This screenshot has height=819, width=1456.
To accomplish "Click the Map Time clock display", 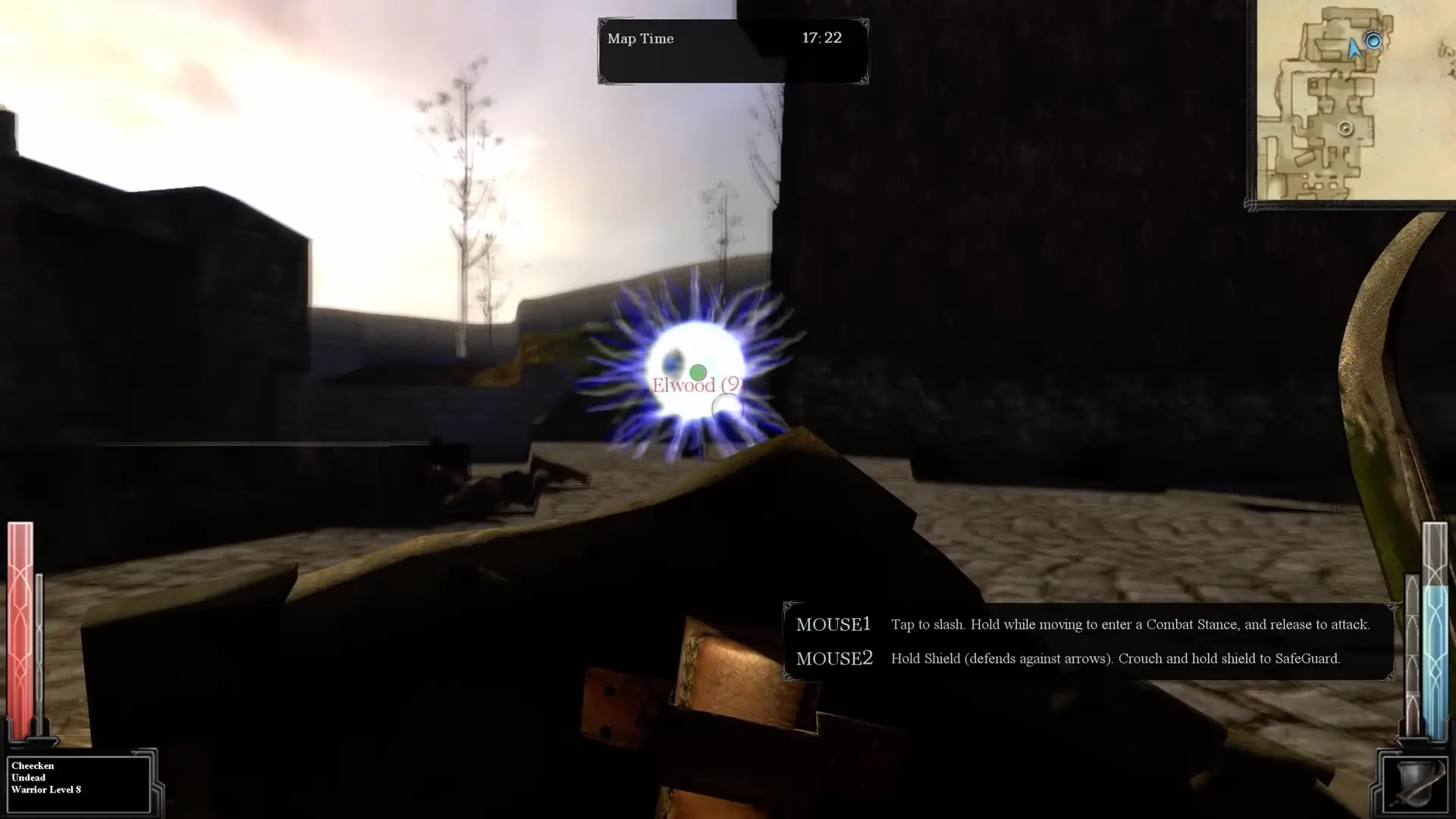I will pos(821,39).
